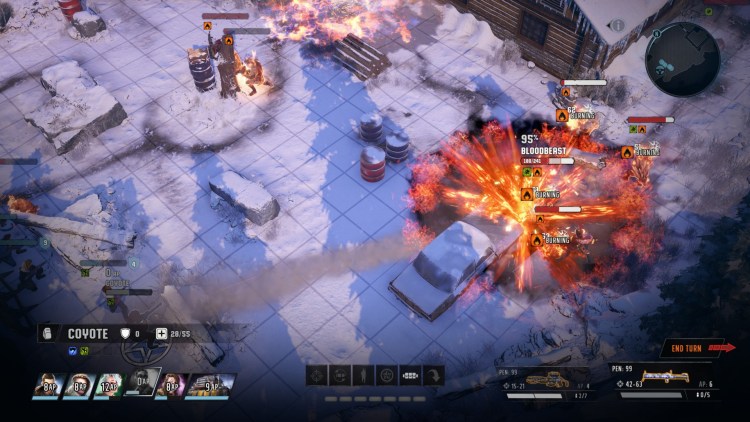This screenshot has height=422, width=750.
Task: Open the circular minimap
Action: click(683, 59)
